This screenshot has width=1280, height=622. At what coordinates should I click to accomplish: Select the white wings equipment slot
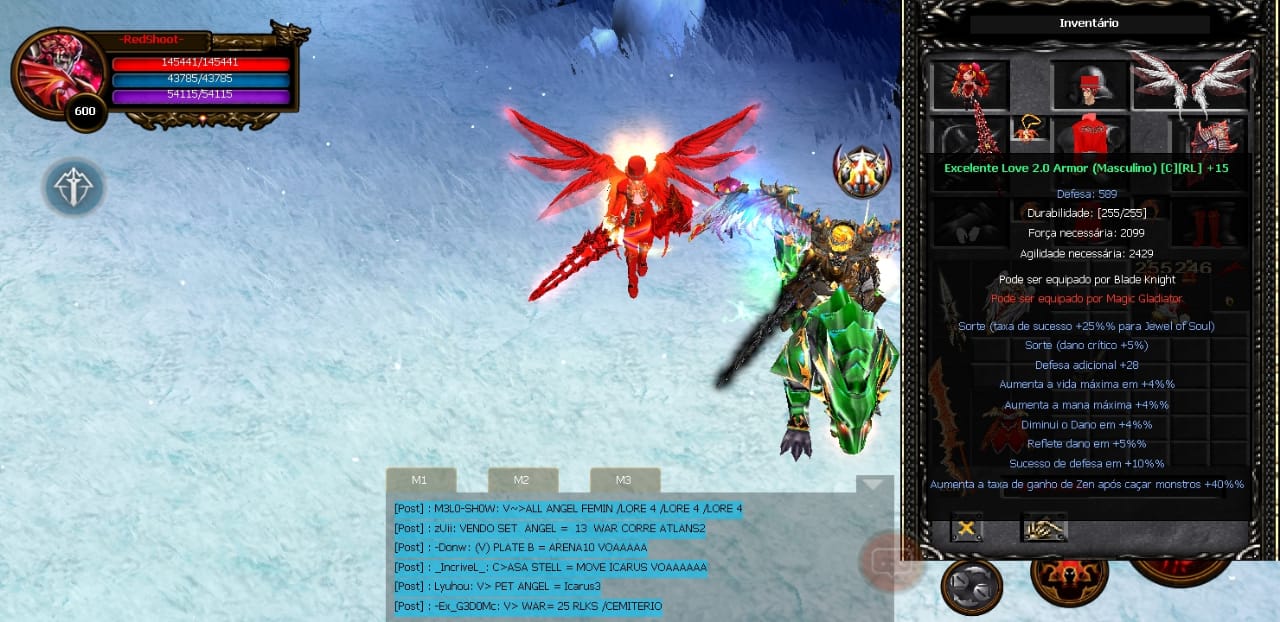click(x=1193, y=82)
